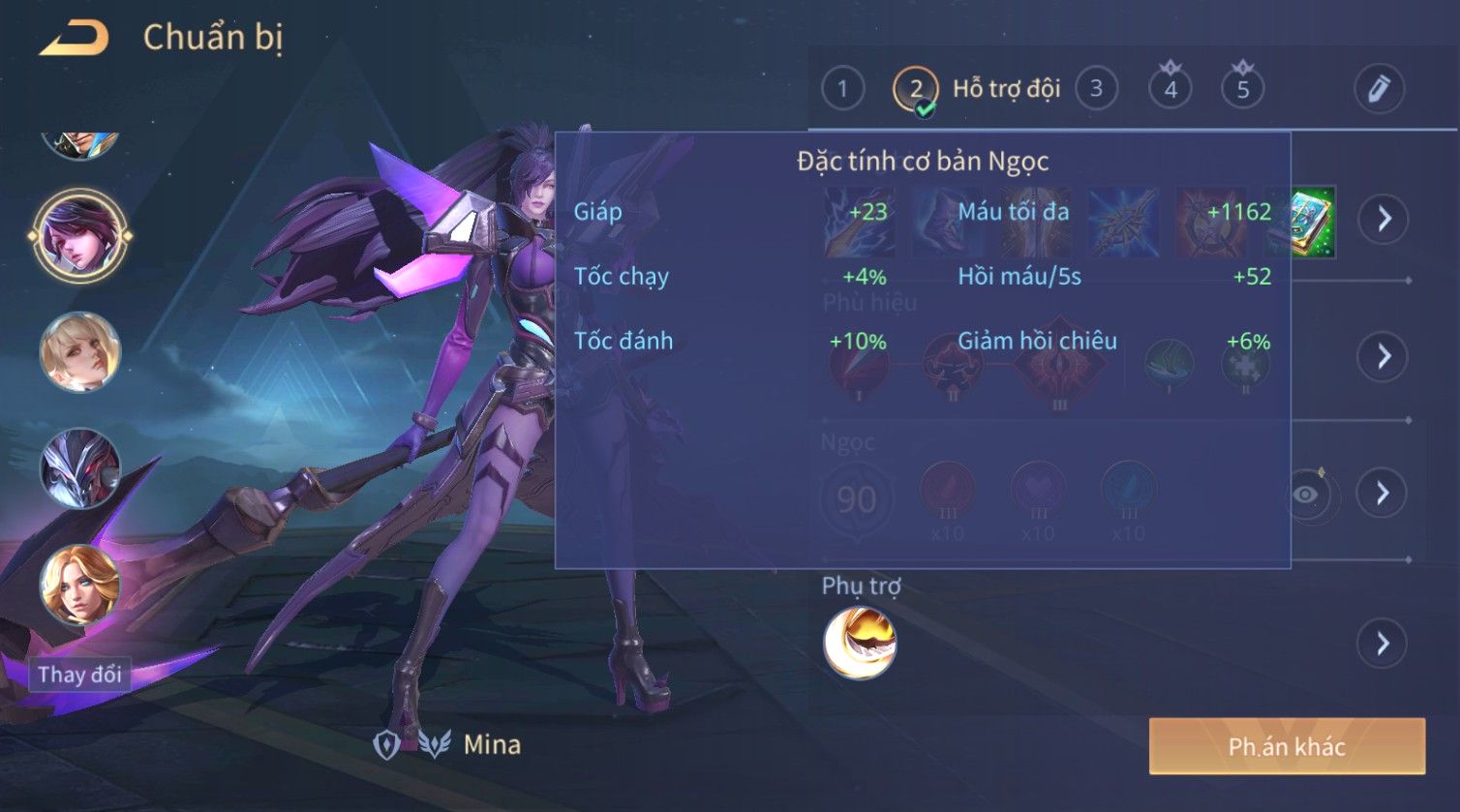
Task: Select the dark armored hero portrait
Action: click(80, 468)
